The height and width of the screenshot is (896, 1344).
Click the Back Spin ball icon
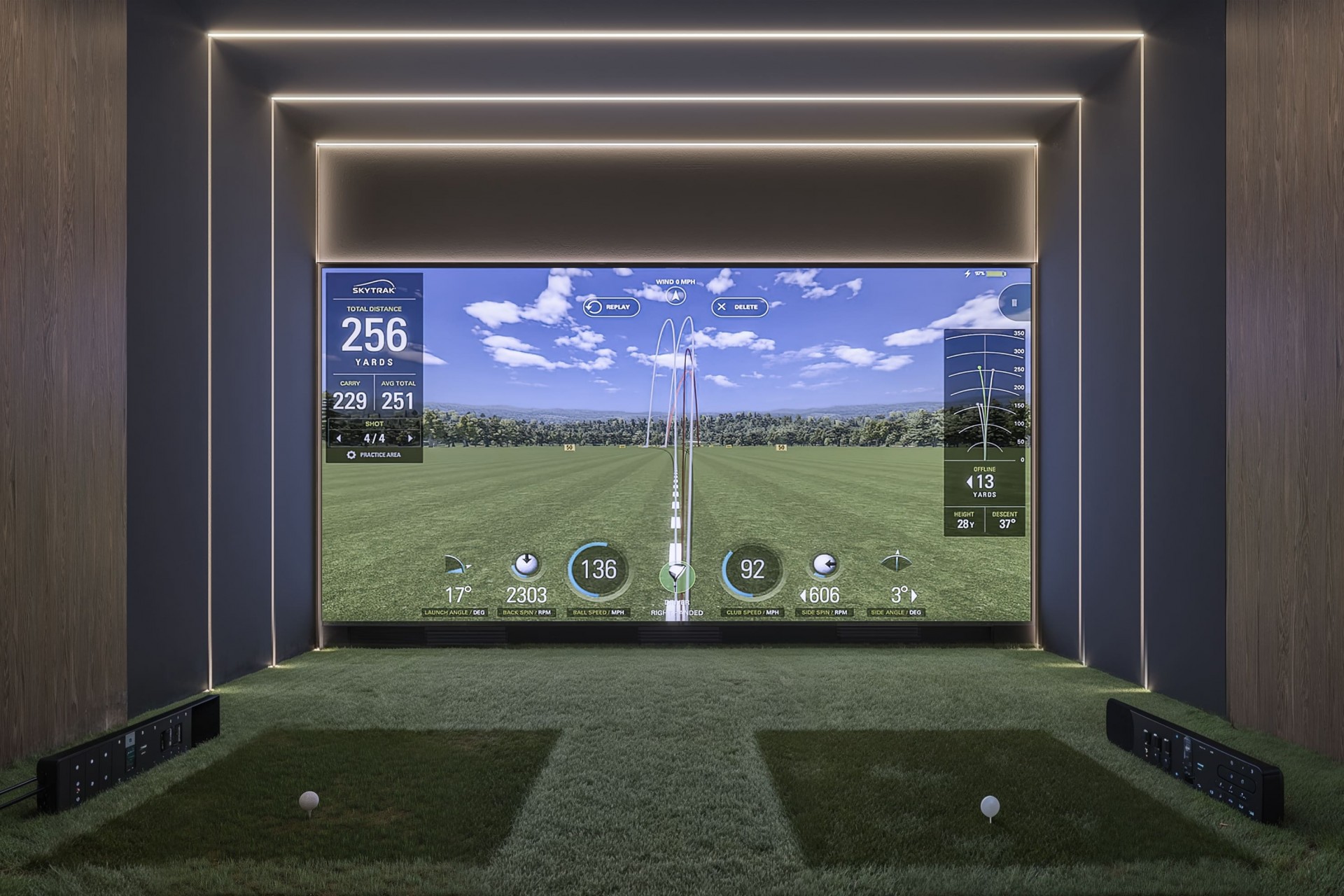click(x=526, y=563)
